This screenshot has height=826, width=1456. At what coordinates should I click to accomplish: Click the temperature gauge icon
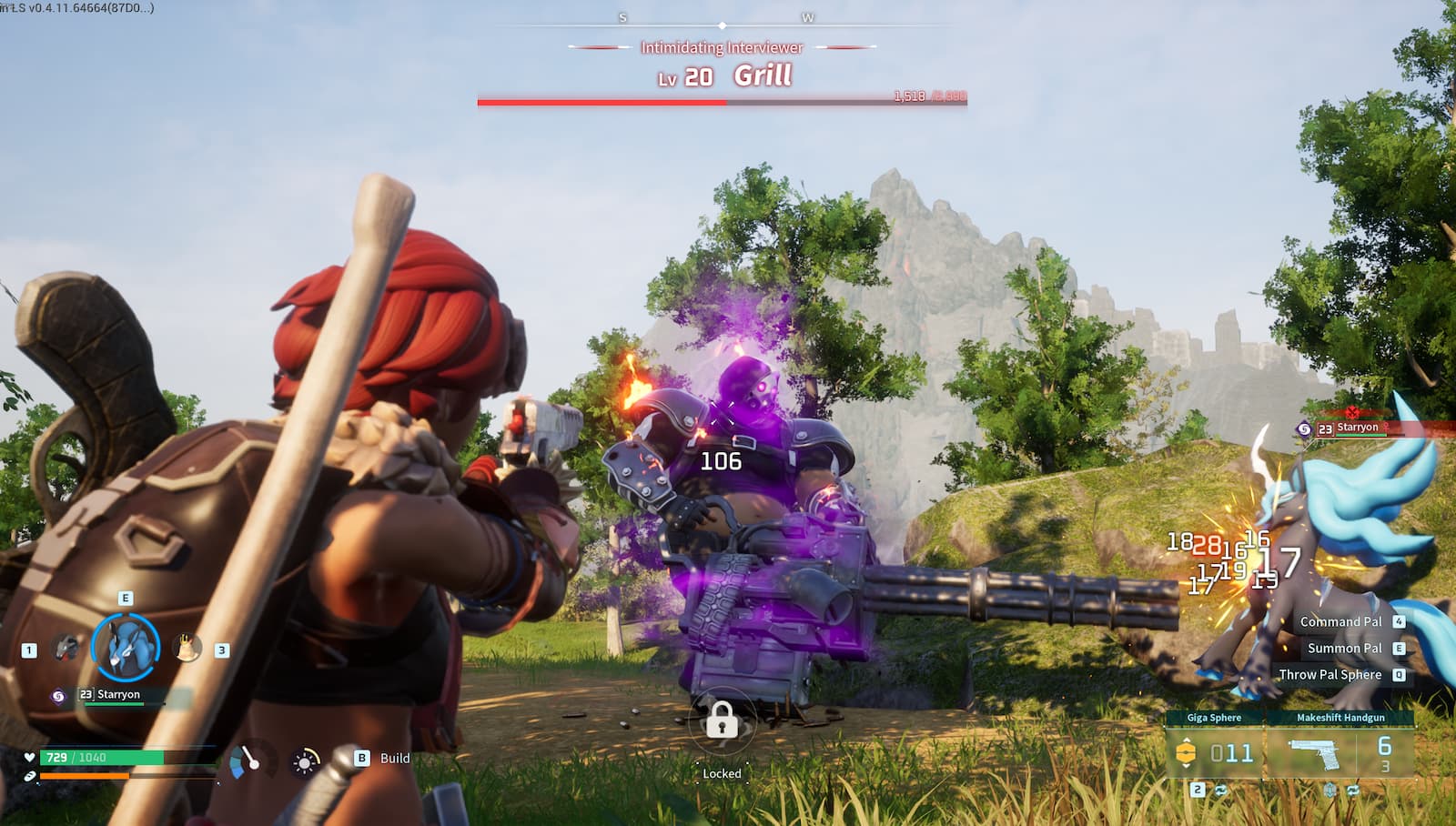pos(246,761)
